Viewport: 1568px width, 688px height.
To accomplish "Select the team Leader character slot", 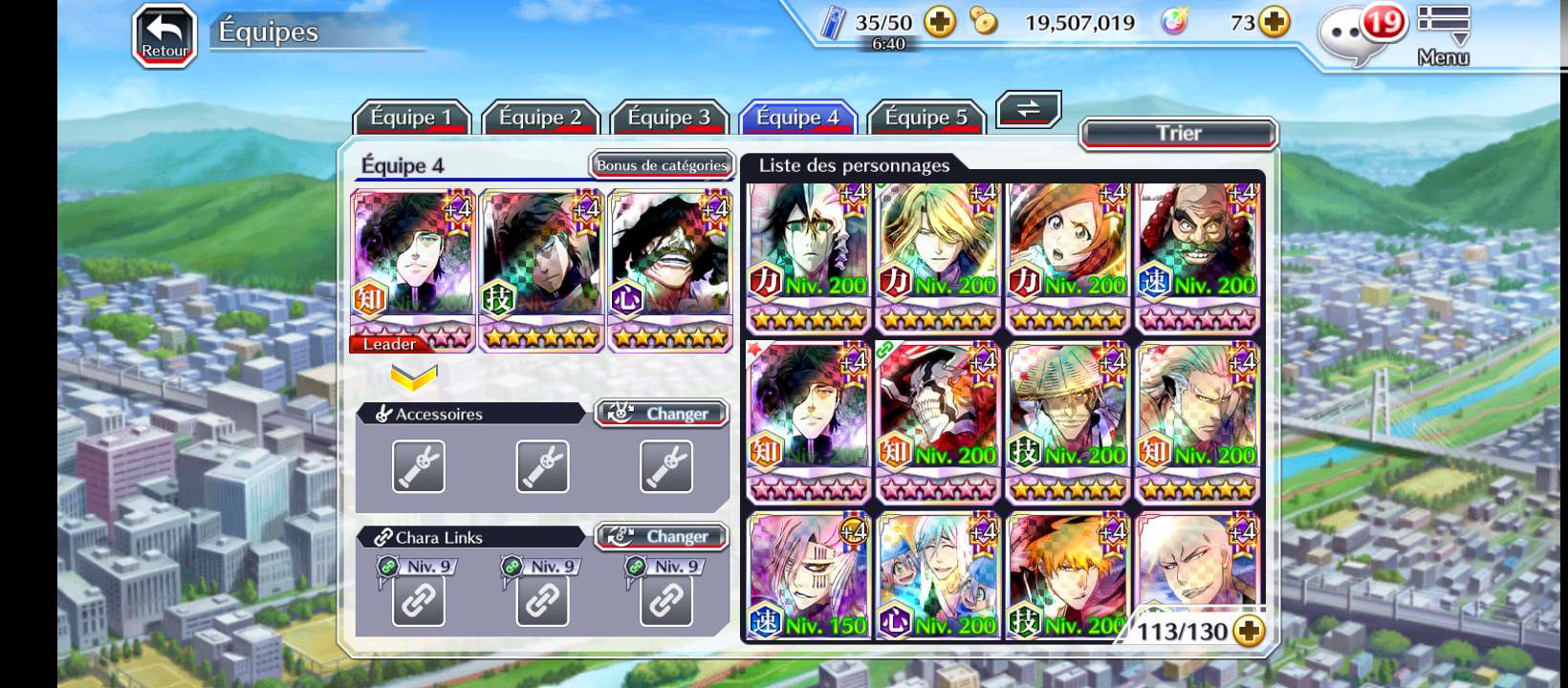I will coord(413,270).
